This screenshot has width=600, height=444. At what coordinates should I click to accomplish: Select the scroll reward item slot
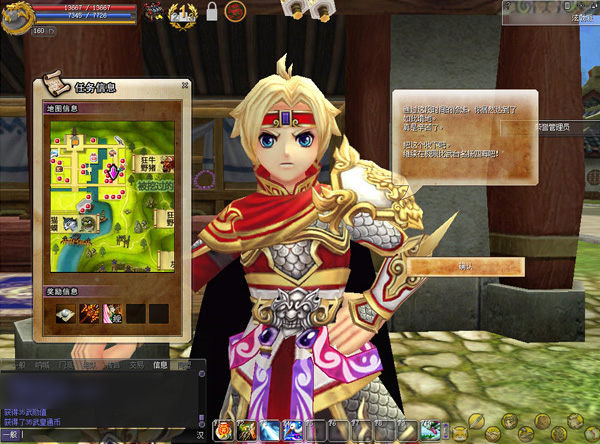tap(66, 314)
